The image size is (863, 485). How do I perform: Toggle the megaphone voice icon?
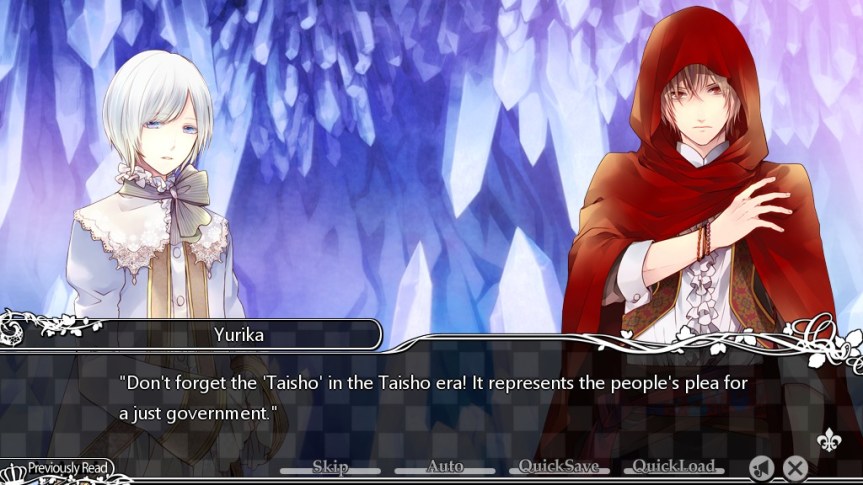coord(761,467)
